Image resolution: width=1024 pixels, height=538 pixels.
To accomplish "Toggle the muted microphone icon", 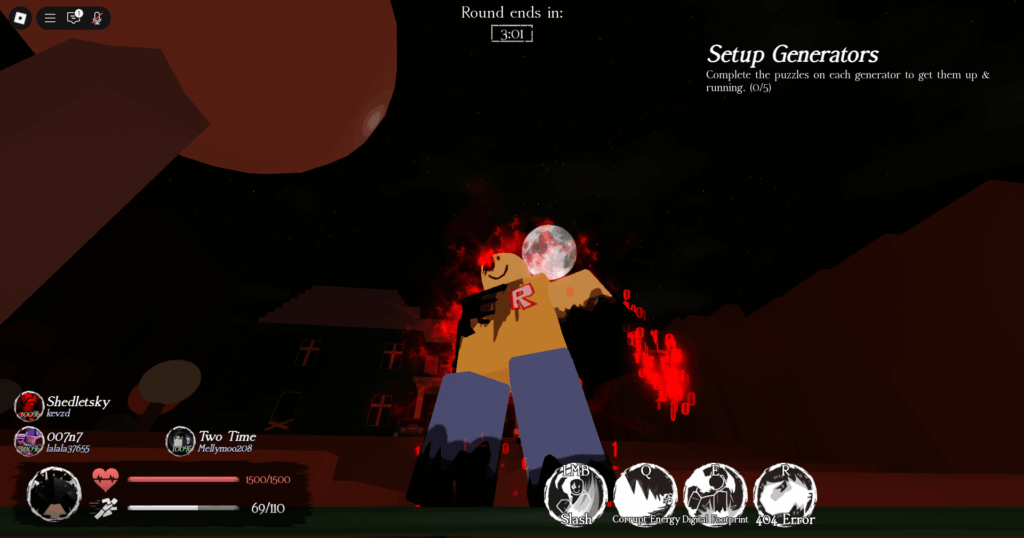I will [x=97, y=18].
